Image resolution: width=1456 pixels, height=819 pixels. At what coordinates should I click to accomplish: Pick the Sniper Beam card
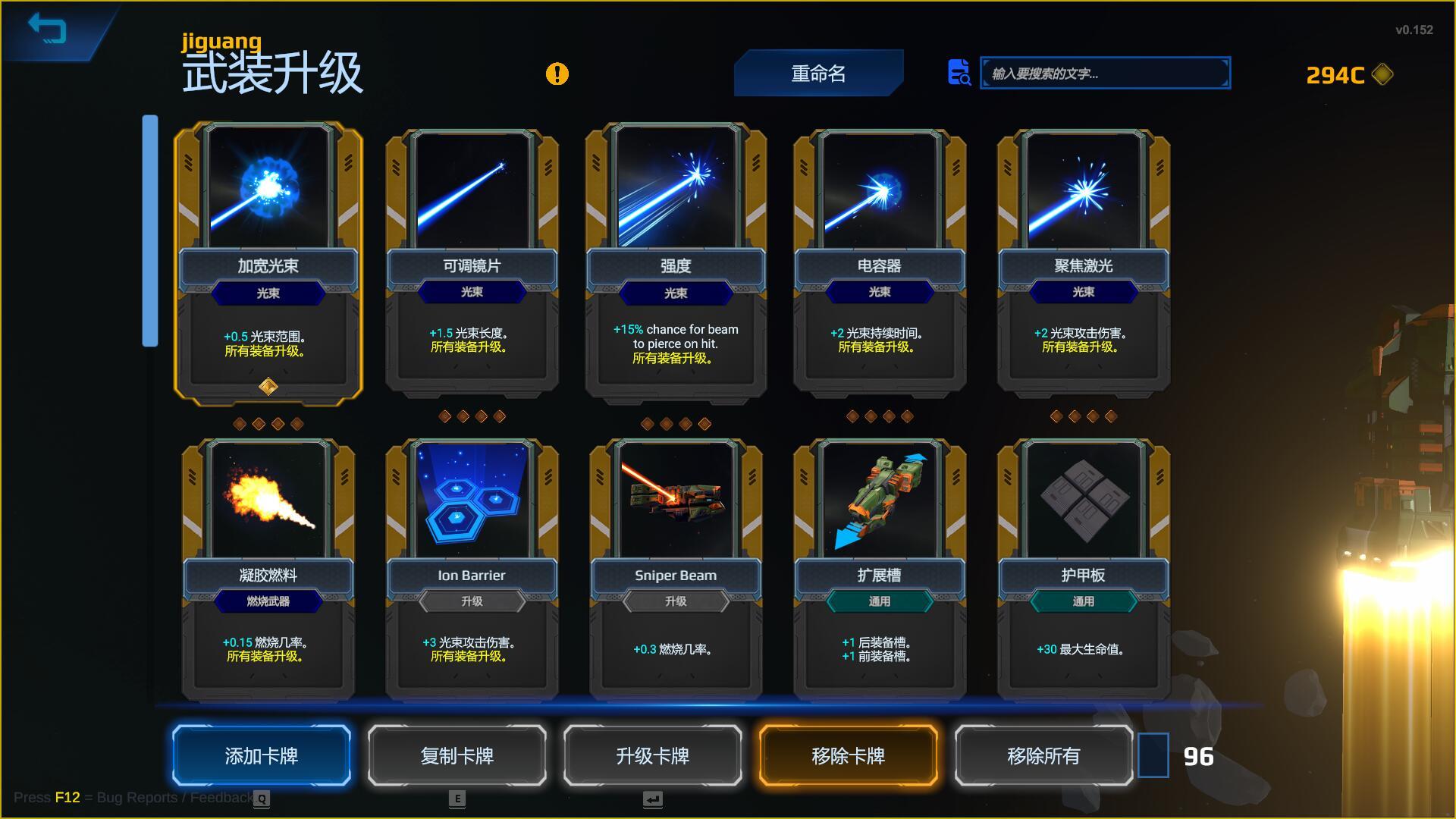(676, 569)
